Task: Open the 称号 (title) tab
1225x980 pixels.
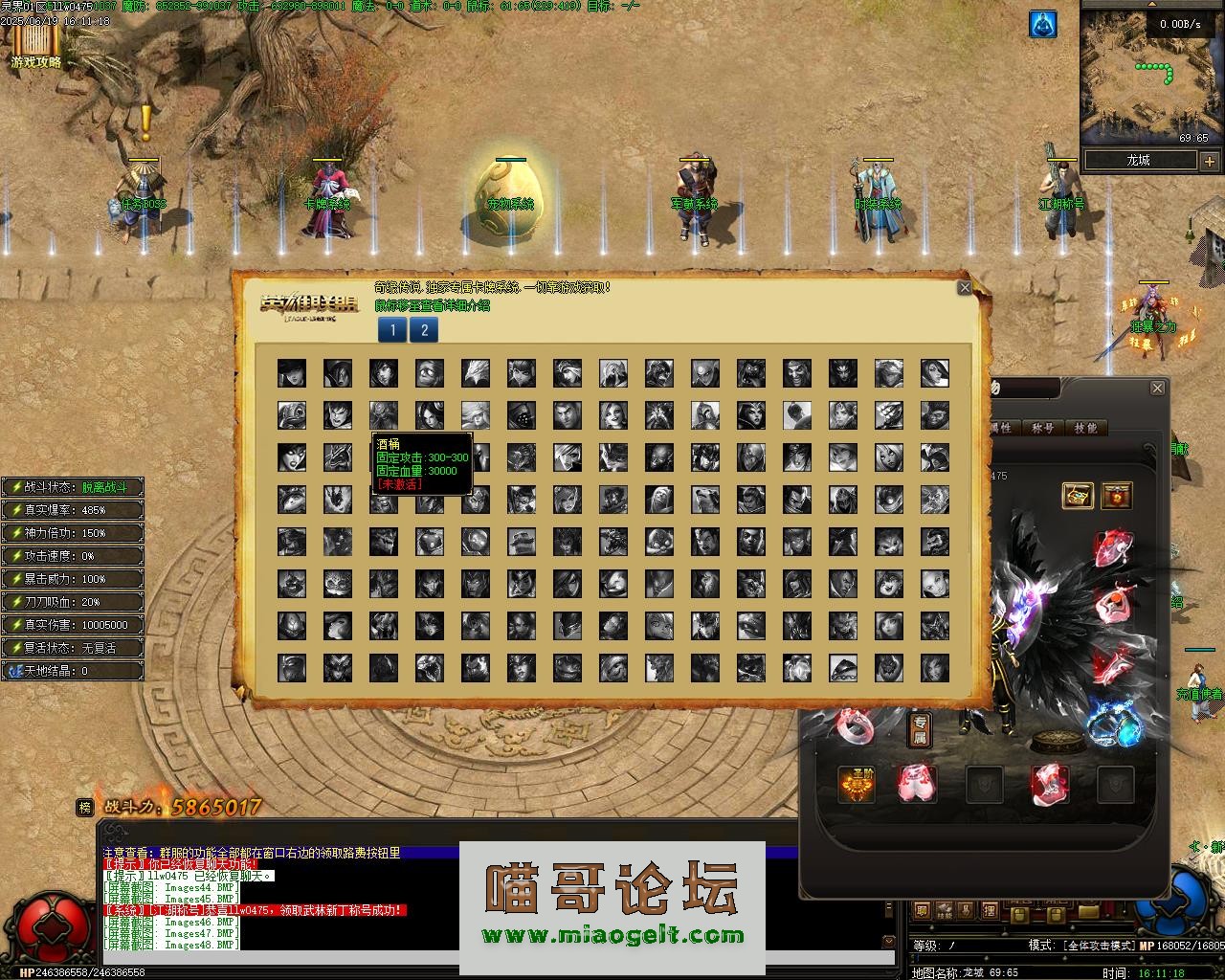Action: point(1043,428)
